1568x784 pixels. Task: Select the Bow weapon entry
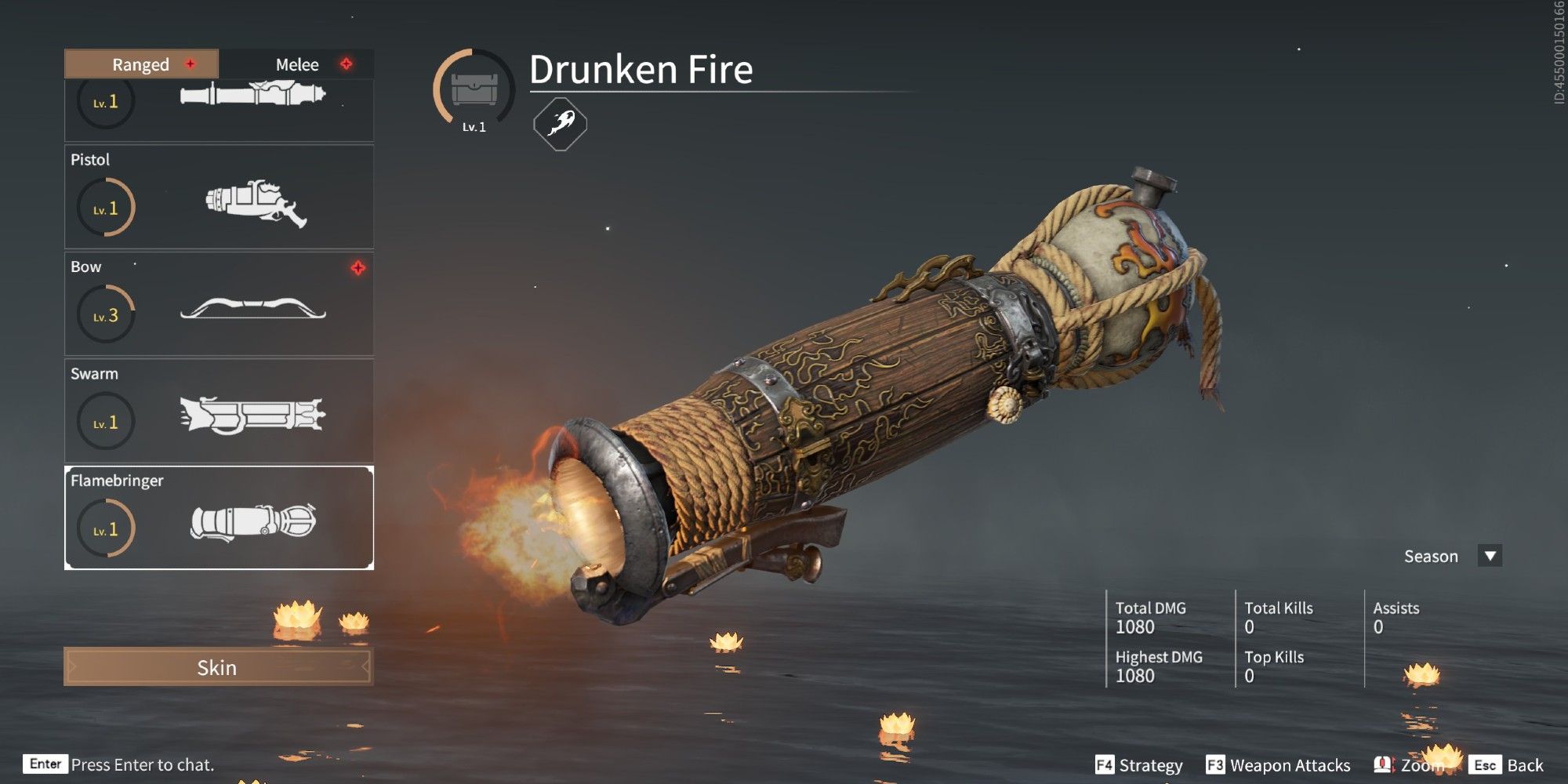219,304
